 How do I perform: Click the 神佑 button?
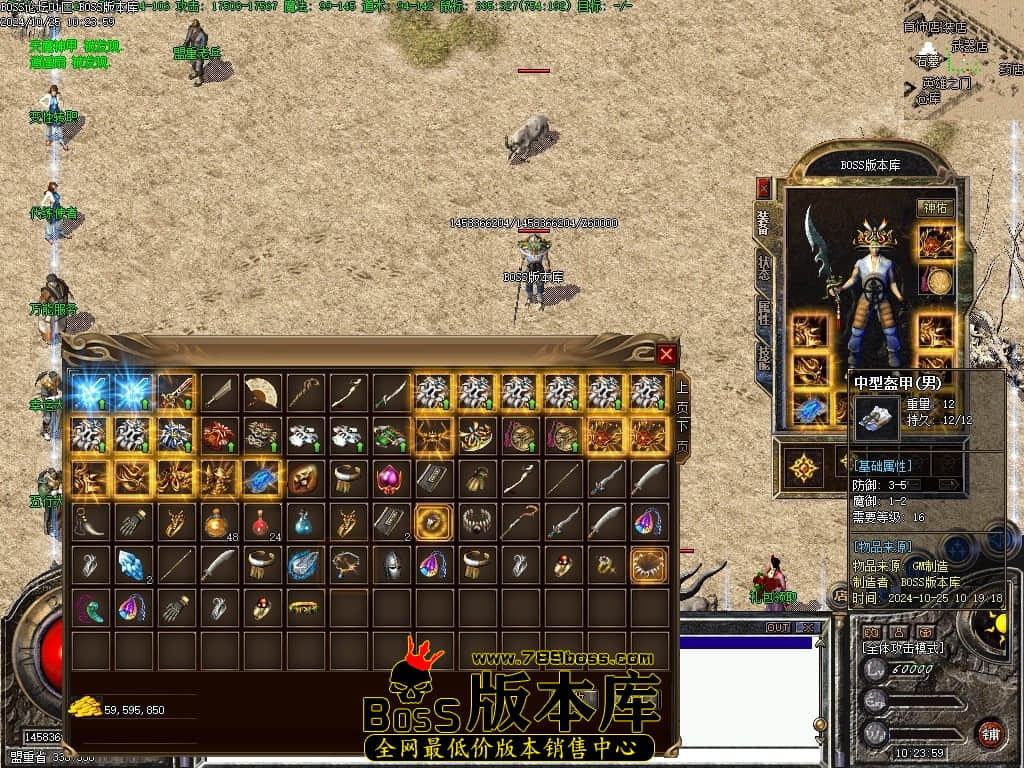(x=936, y=208)
